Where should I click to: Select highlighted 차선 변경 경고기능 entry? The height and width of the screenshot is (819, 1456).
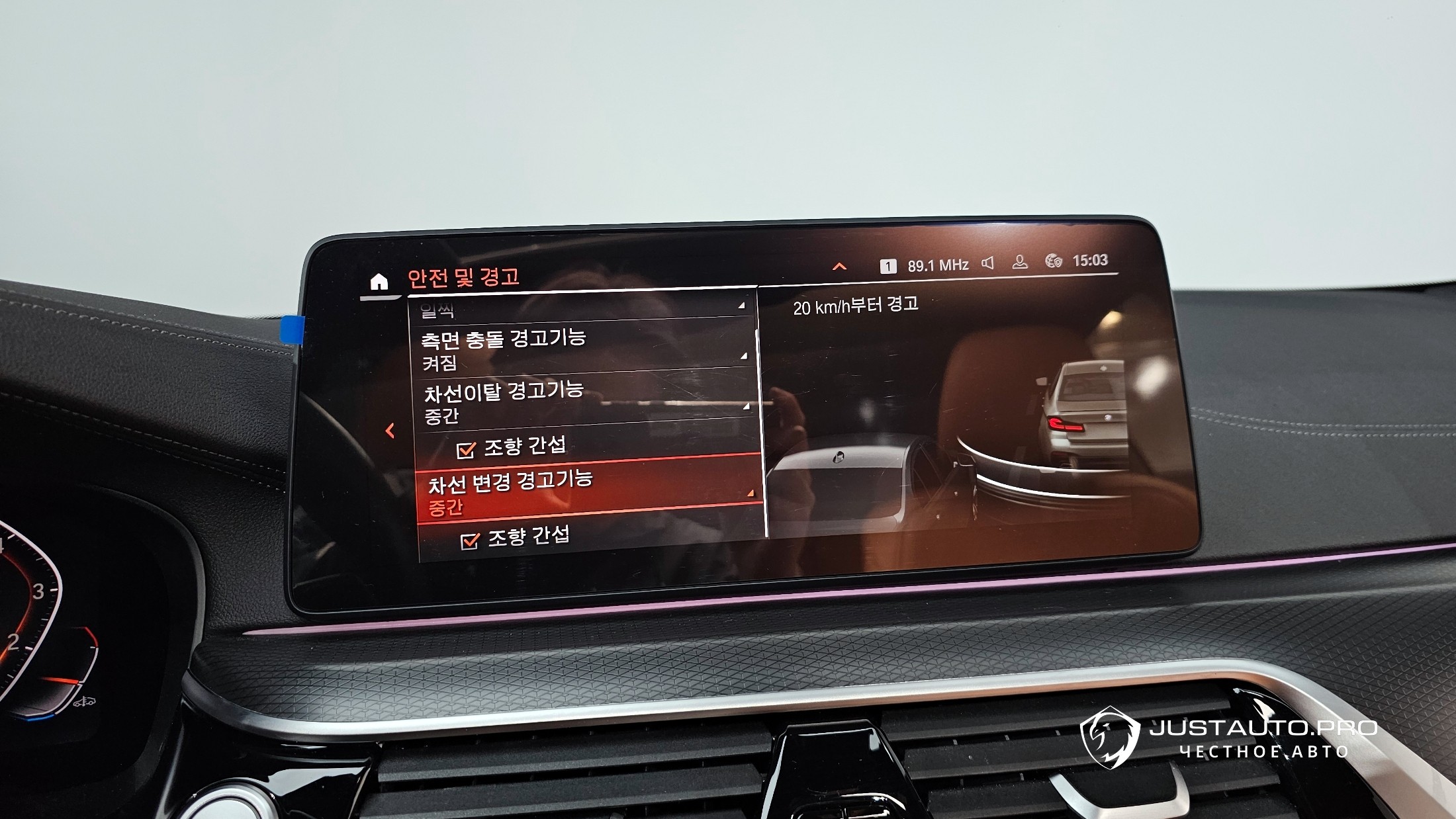(x=588, y=490)
